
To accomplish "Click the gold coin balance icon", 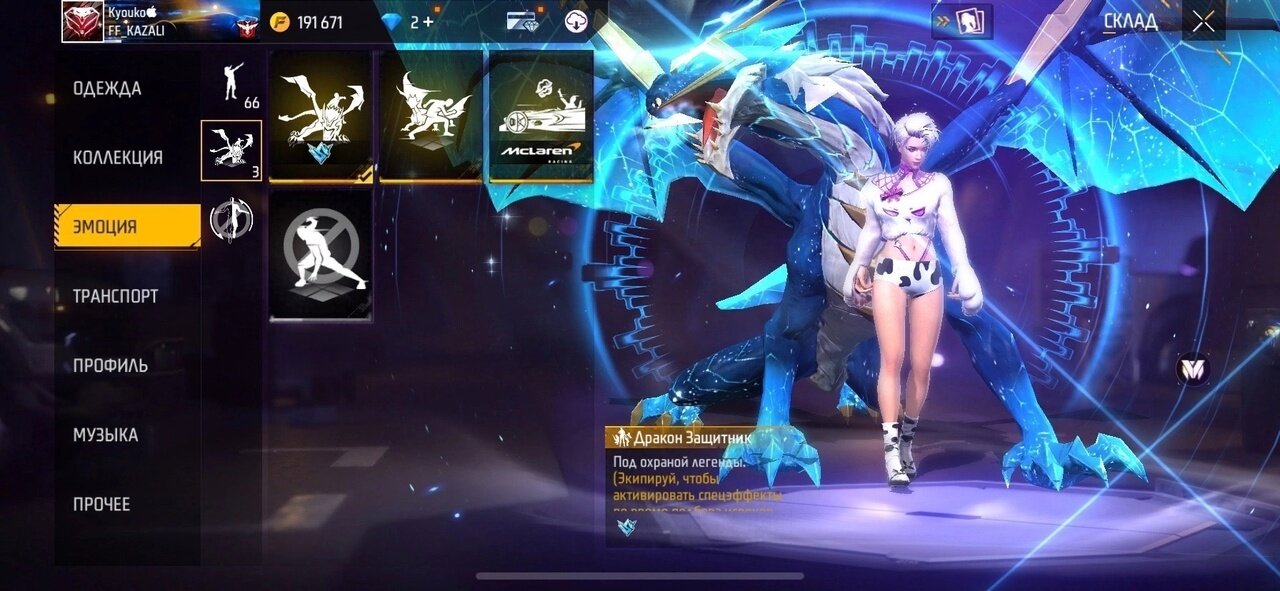I will click(x=281, y=22).
